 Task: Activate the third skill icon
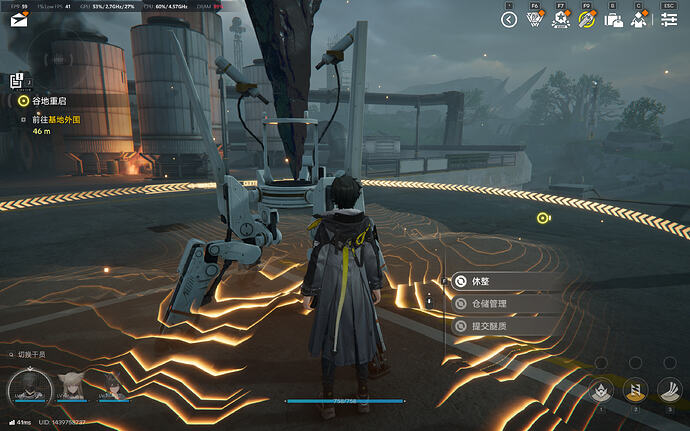click(x=668, y=390)
